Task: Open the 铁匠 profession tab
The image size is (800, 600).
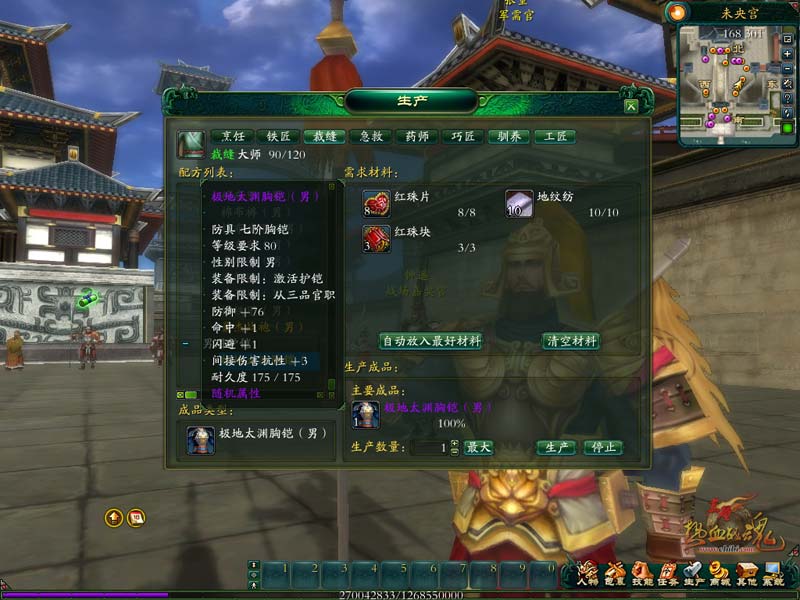Action: pyautogui.click(x=277, y=137)
